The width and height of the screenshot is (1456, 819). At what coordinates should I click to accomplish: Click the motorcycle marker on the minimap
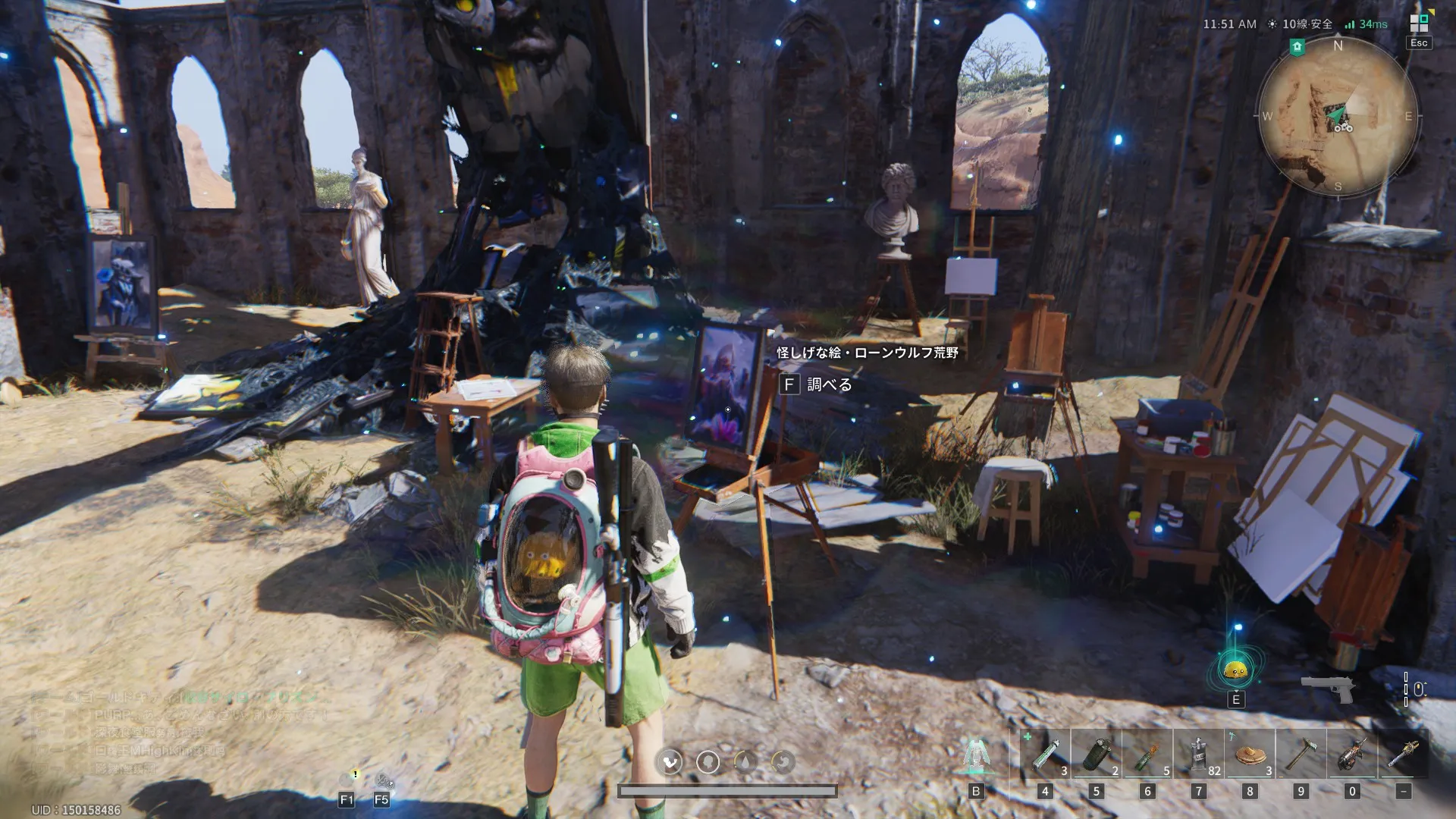(1343, 127)
